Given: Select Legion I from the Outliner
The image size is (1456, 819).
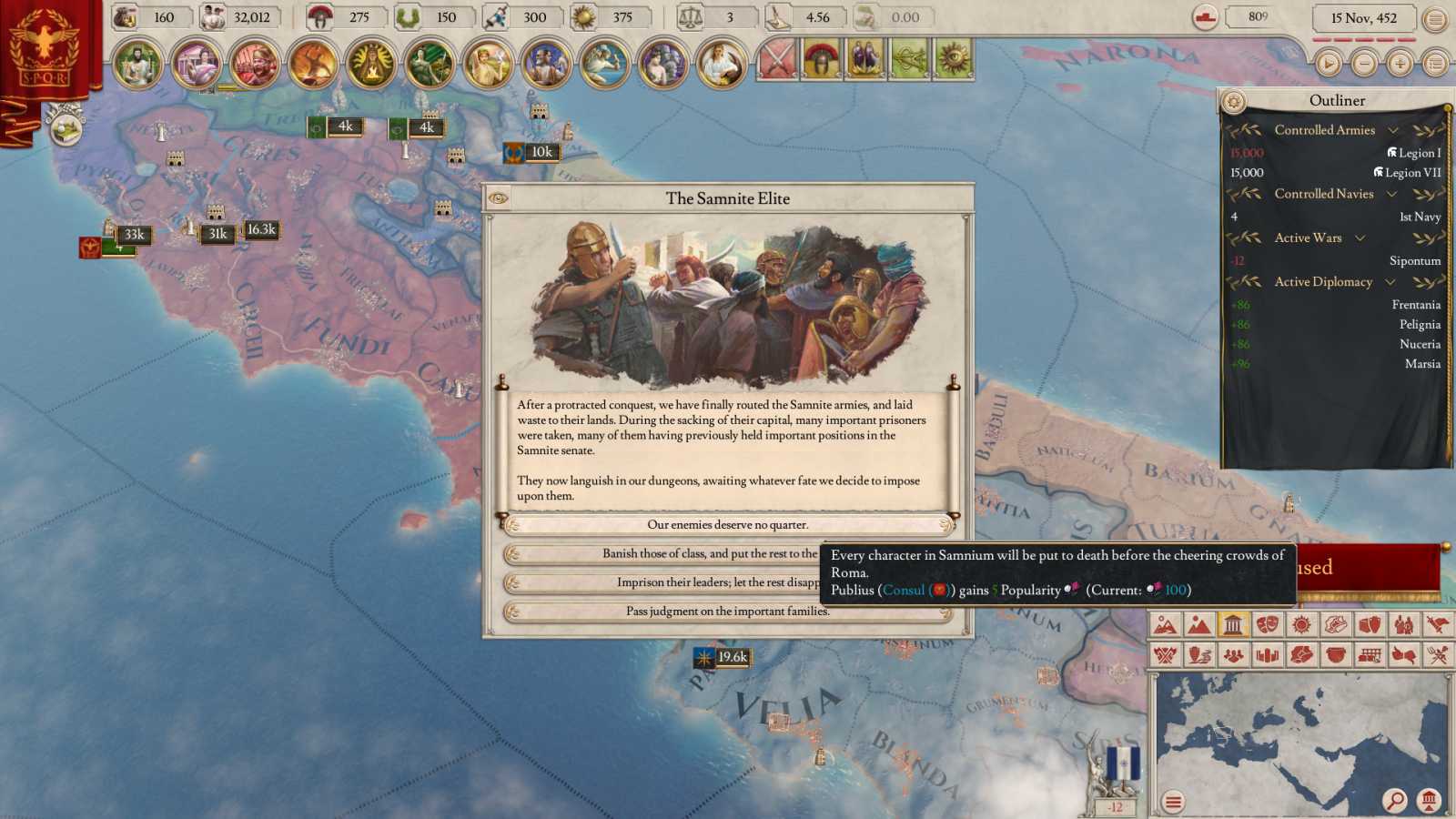Looking at the screenshot, I should (x=1413, y=152).
